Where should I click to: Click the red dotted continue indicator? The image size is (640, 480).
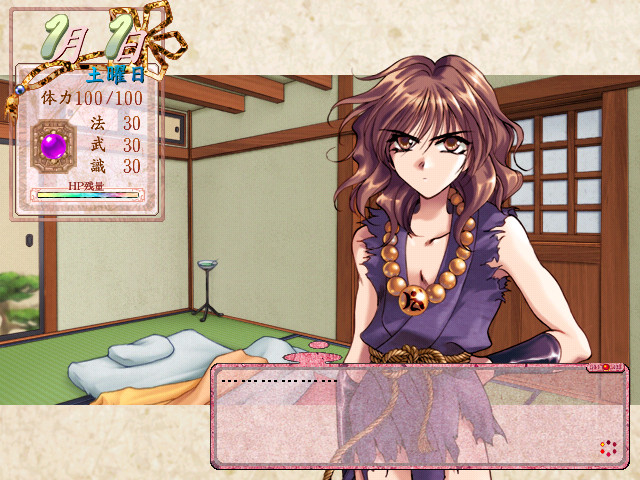tap(607, 448)
